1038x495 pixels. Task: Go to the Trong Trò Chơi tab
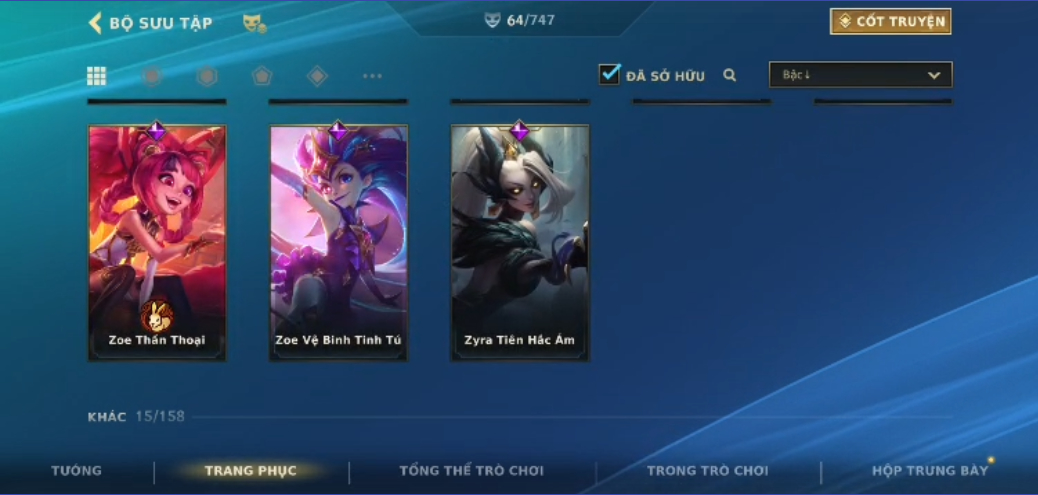[x=707, y=471]
